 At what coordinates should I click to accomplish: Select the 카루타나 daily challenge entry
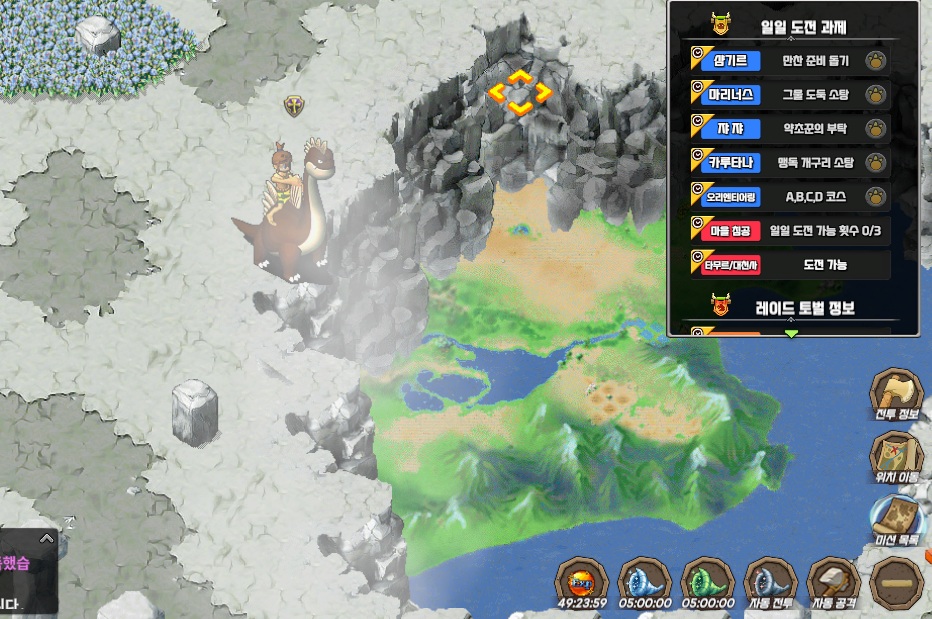click(788, 162)
